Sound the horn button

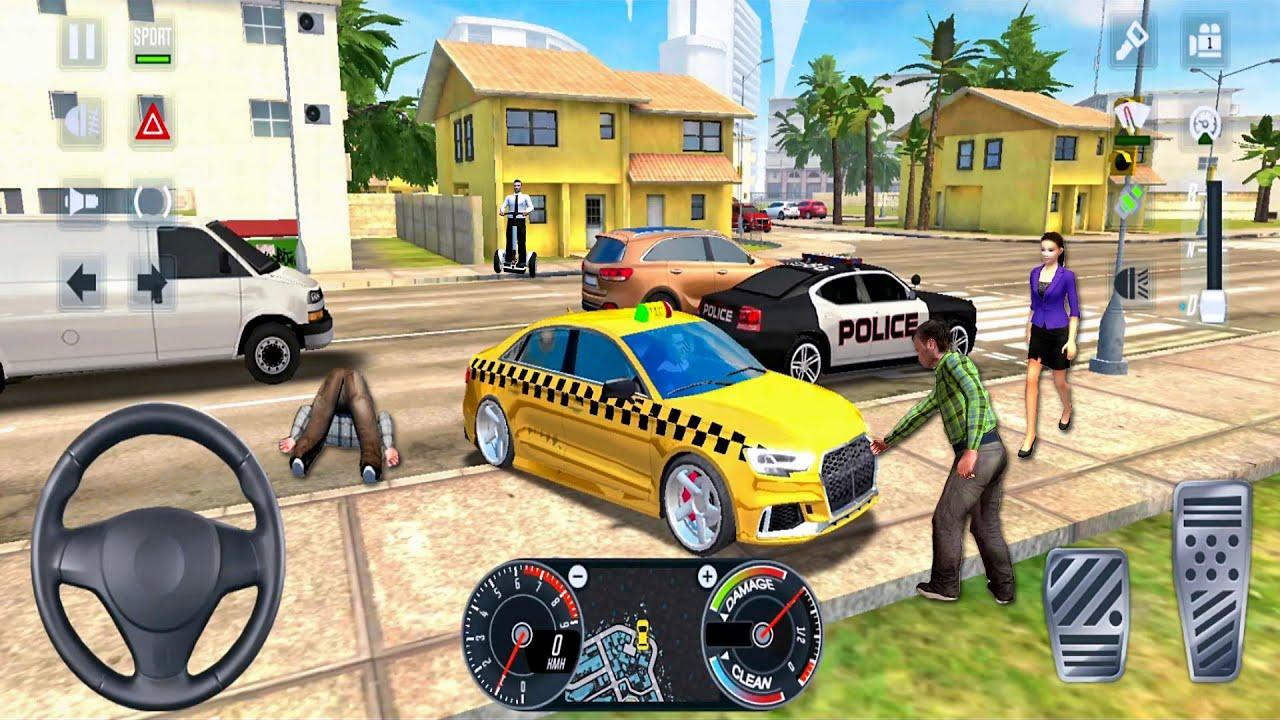tap(82, 201)
